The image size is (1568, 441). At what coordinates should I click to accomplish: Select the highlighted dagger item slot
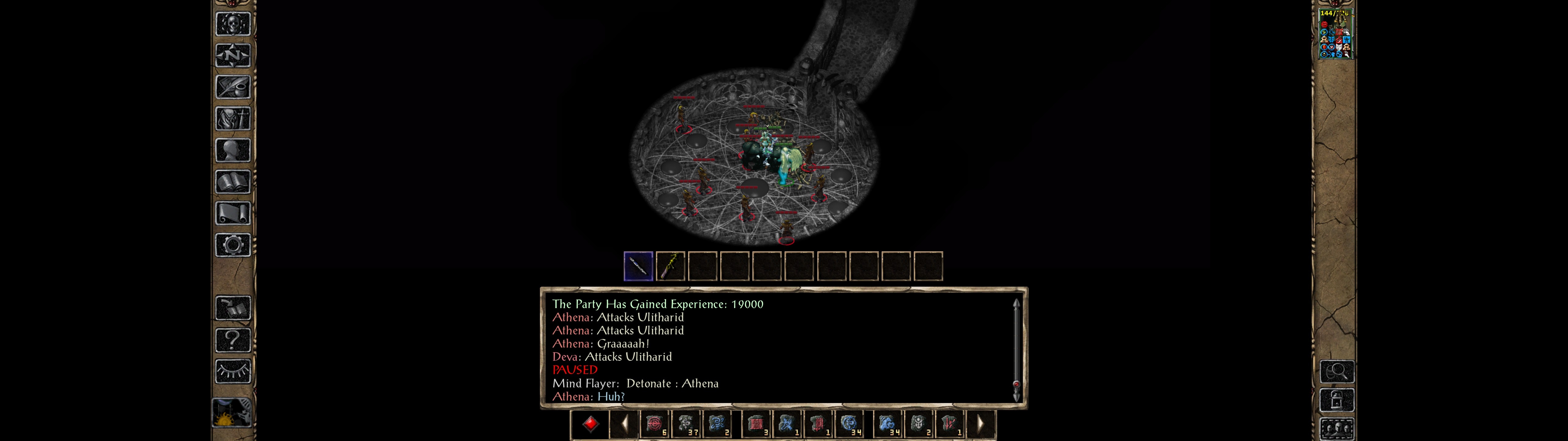coord(638,266)
